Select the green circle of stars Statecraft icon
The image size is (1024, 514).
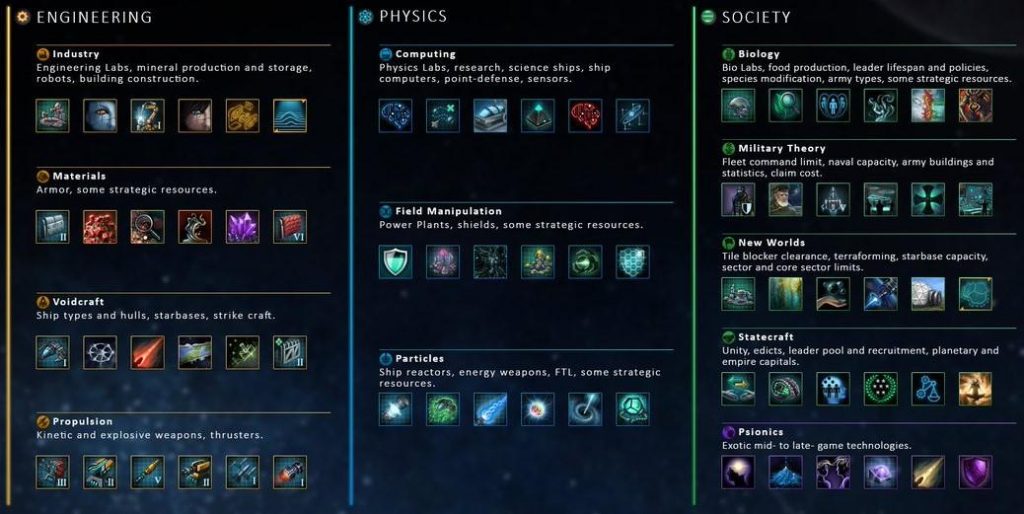pyautogui.click(x=880, y=389)
